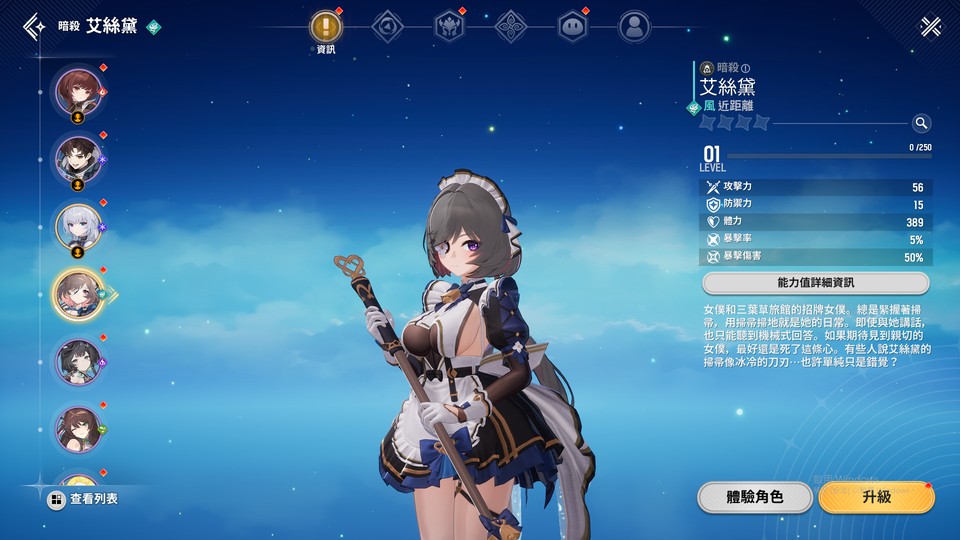This screenshot has width=960, height=540.
Task: Switch to the armor helmet tab
Action: [x=449, y=27]
